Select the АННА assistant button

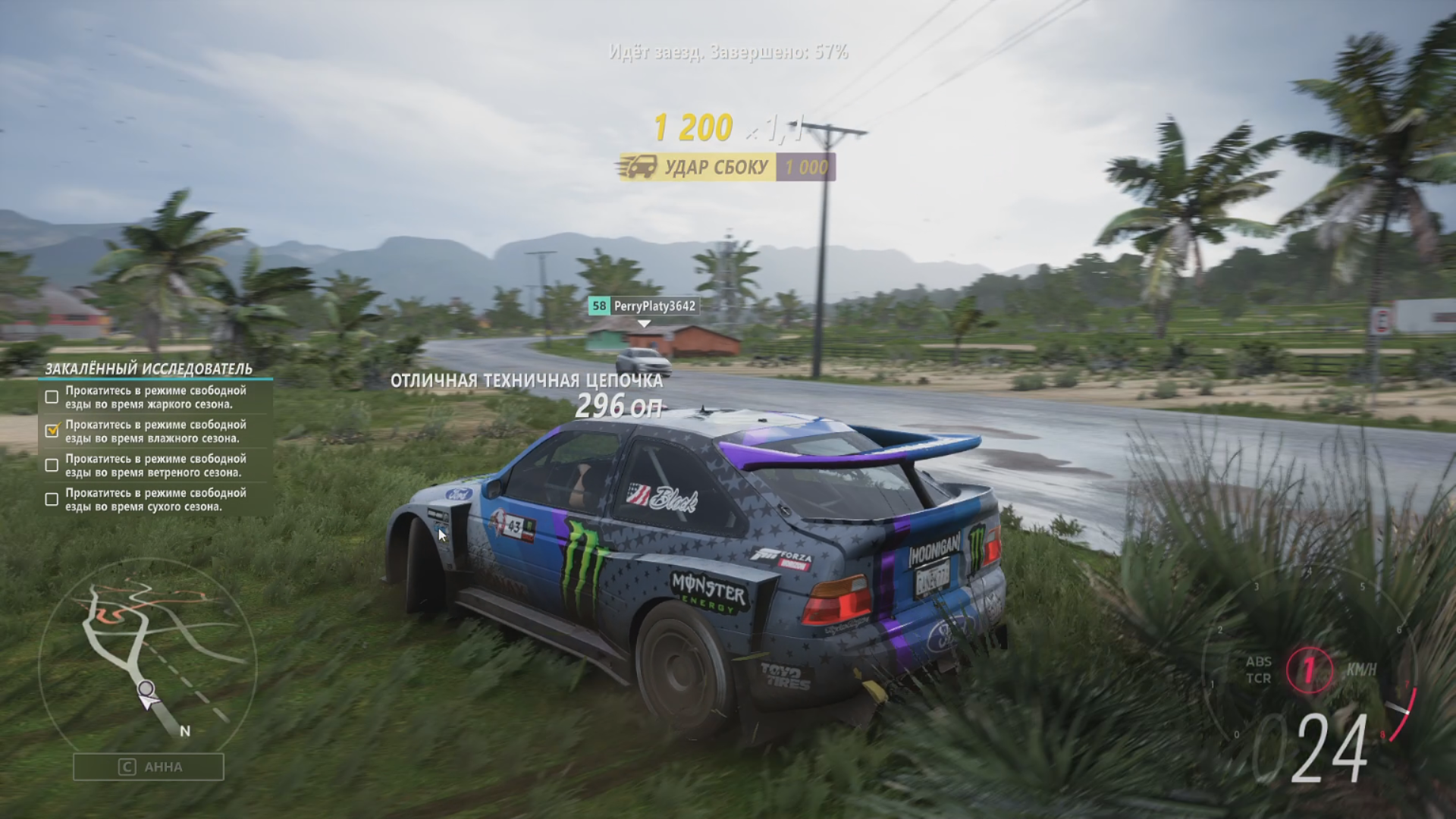149,767
